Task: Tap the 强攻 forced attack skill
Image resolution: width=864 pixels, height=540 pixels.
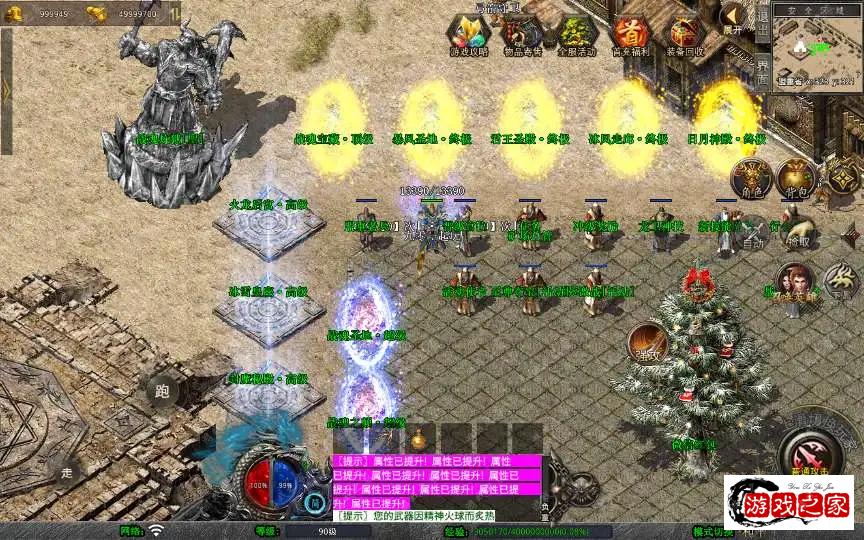Action: click(647, 343)
